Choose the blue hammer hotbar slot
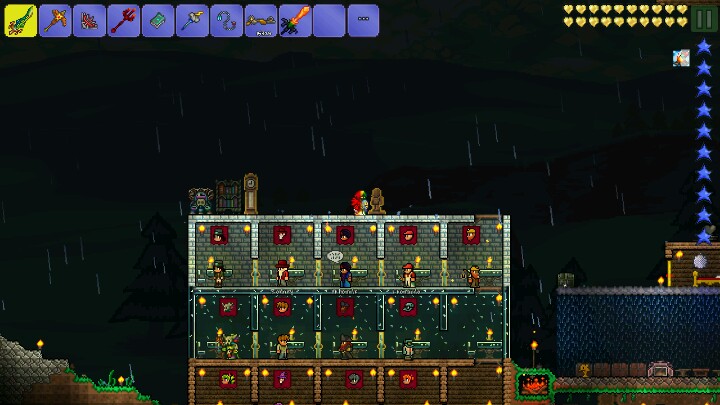720x405 pixels. (192, 20)
